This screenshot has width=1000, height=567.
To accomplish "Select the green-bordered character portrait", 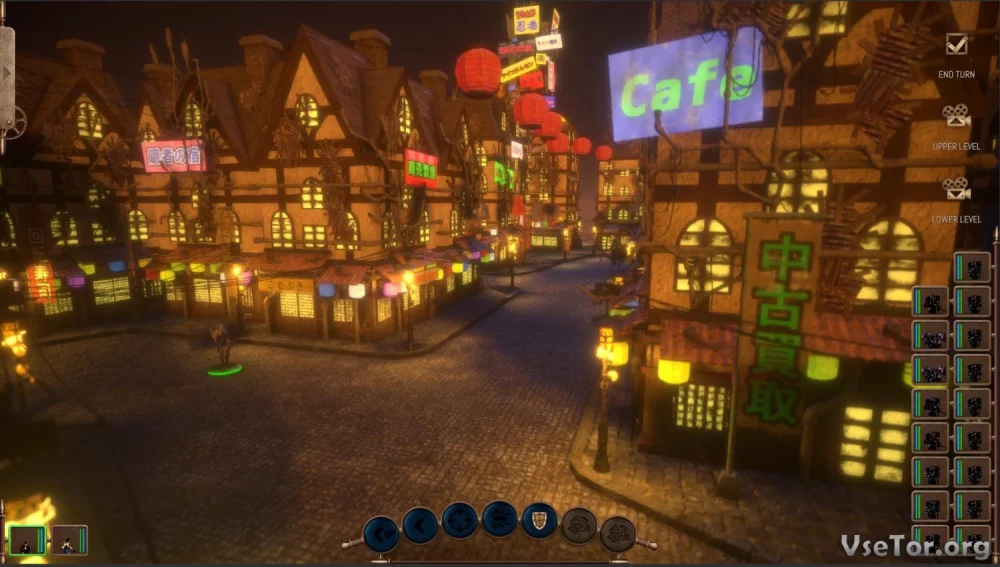I will pyautogui.click(x=27, y=540).
